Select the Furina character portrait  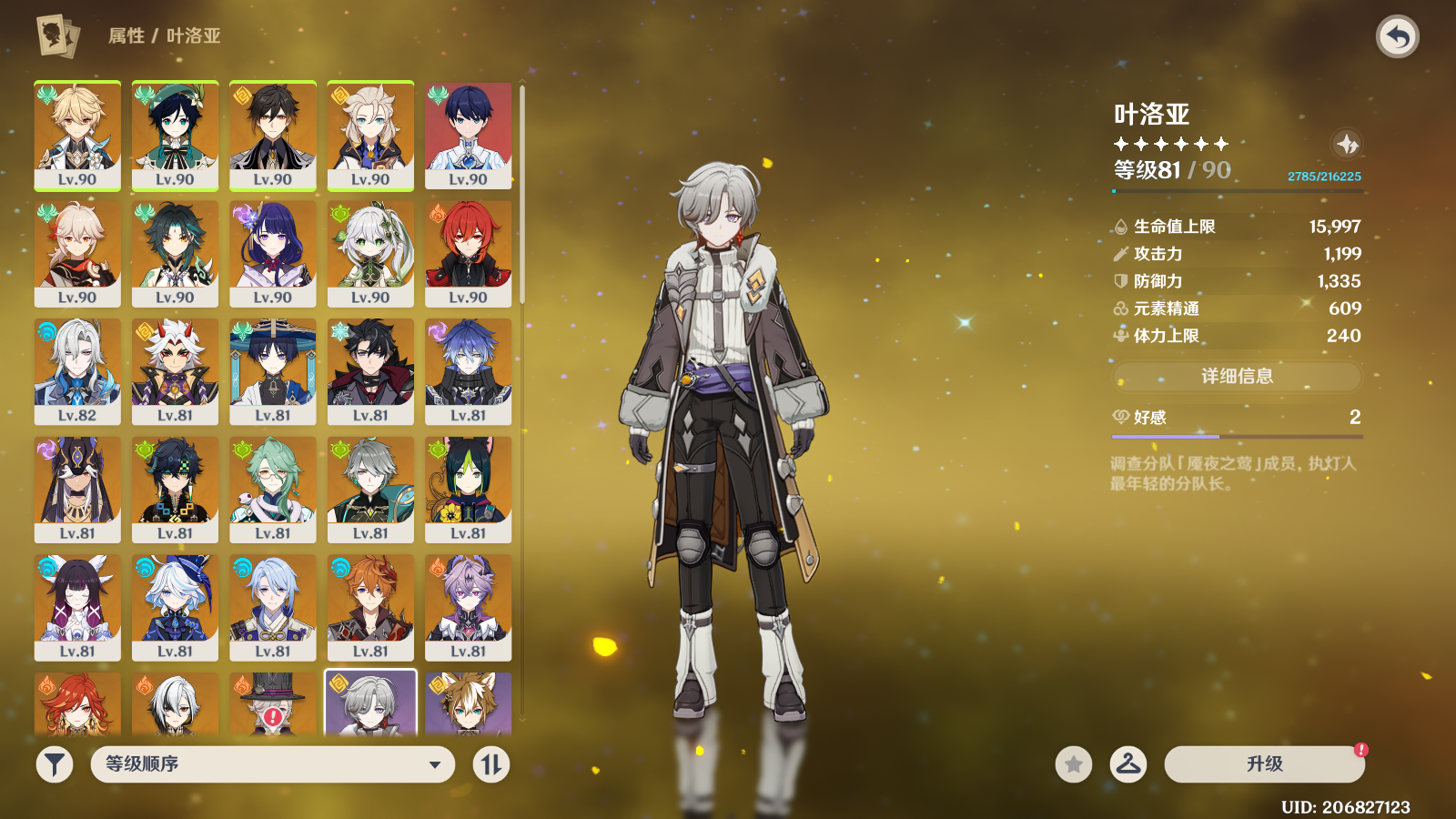coord(175,607)
